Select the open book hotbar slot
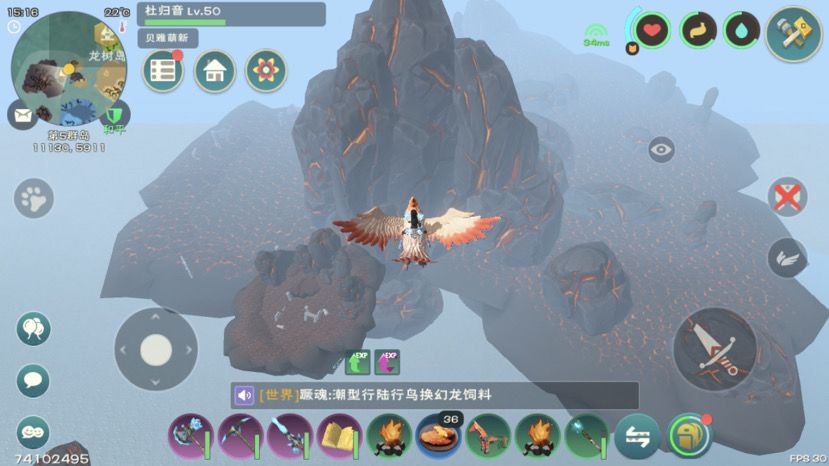 [x=340, y=436]
